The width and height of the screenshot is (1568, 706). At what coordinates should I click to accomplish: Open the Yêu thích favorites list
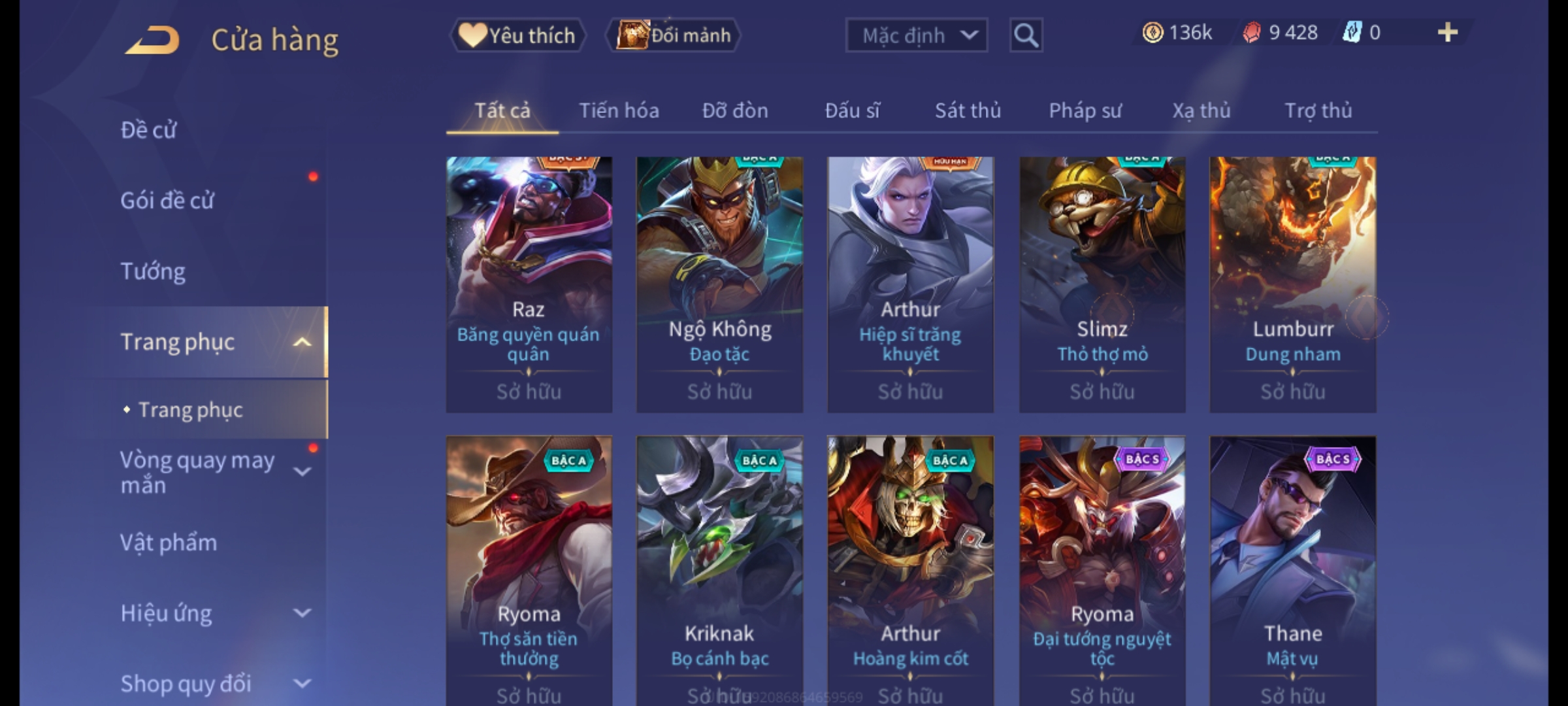coord(518,35)
